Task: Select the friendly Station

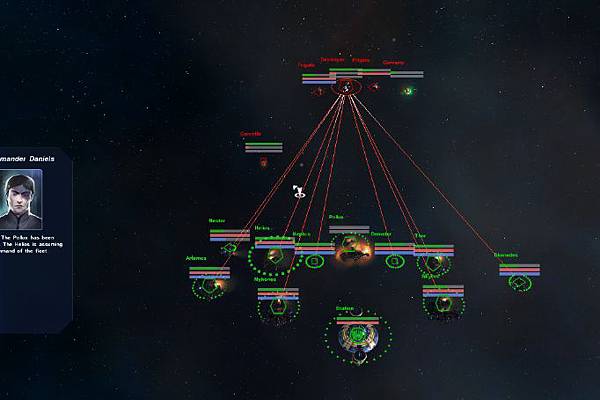Action: (x=357, y=338)
